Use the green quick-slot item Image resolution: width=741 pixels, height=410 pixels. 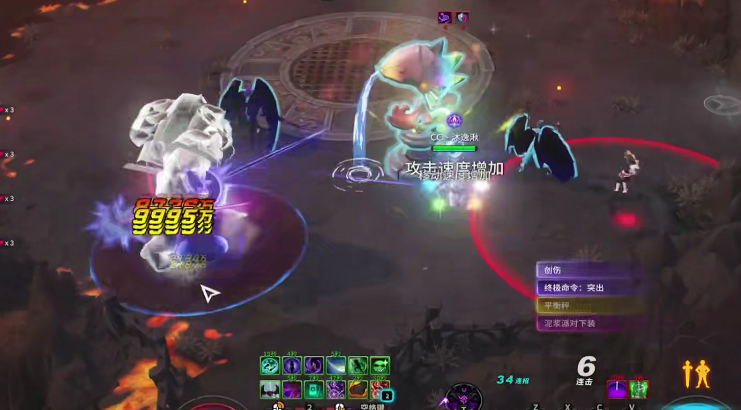pos(640,388)
